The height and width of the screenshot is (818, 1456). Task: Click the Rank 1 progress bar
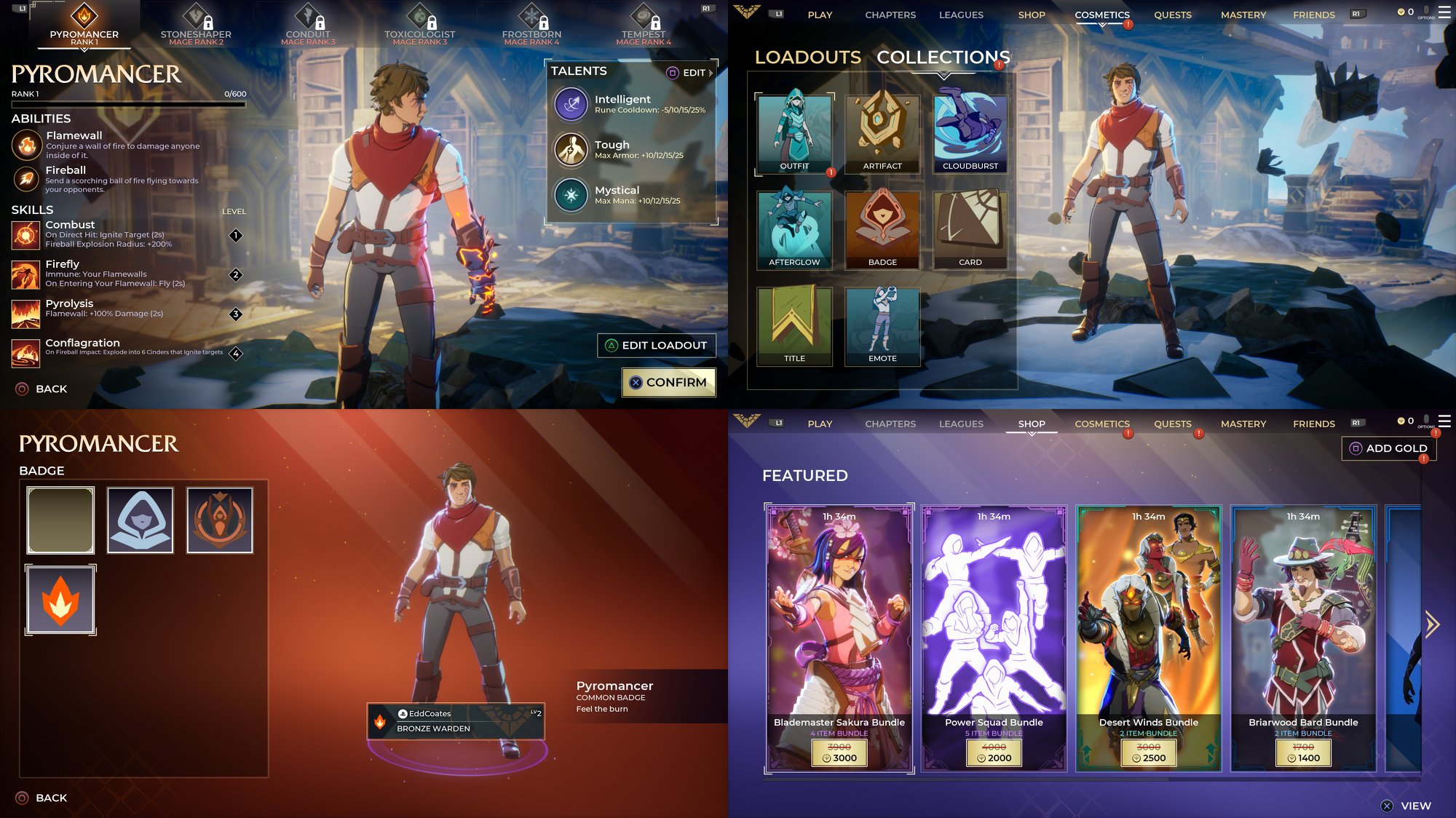pyautogui.click(x=127, y=104)
